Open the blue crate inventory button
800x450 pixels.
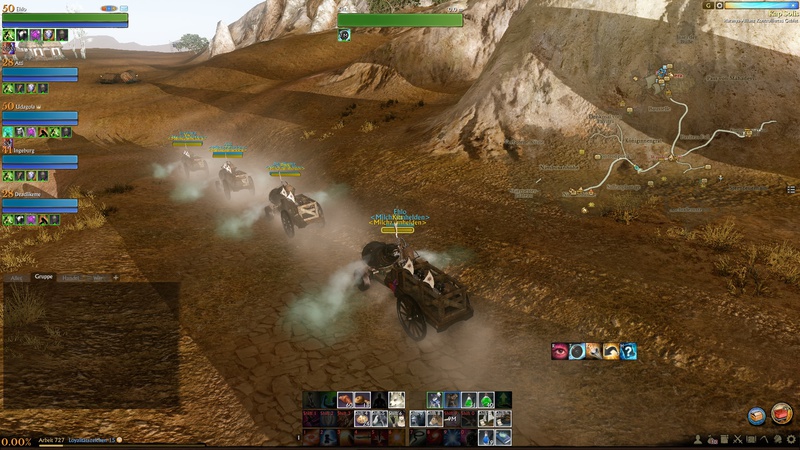(x=757, y=415)
